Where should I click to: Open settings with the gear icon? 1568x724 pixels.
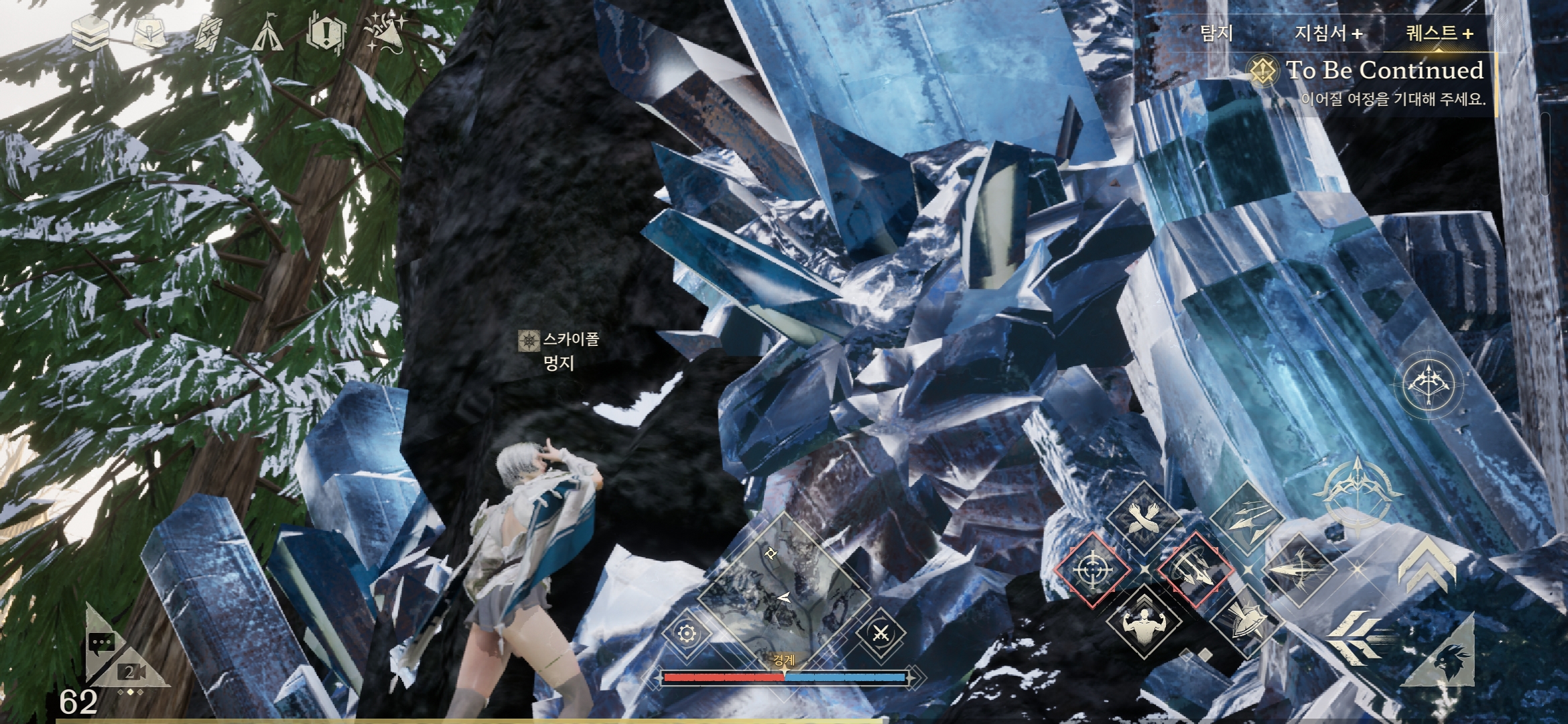[x=686, y=633]
